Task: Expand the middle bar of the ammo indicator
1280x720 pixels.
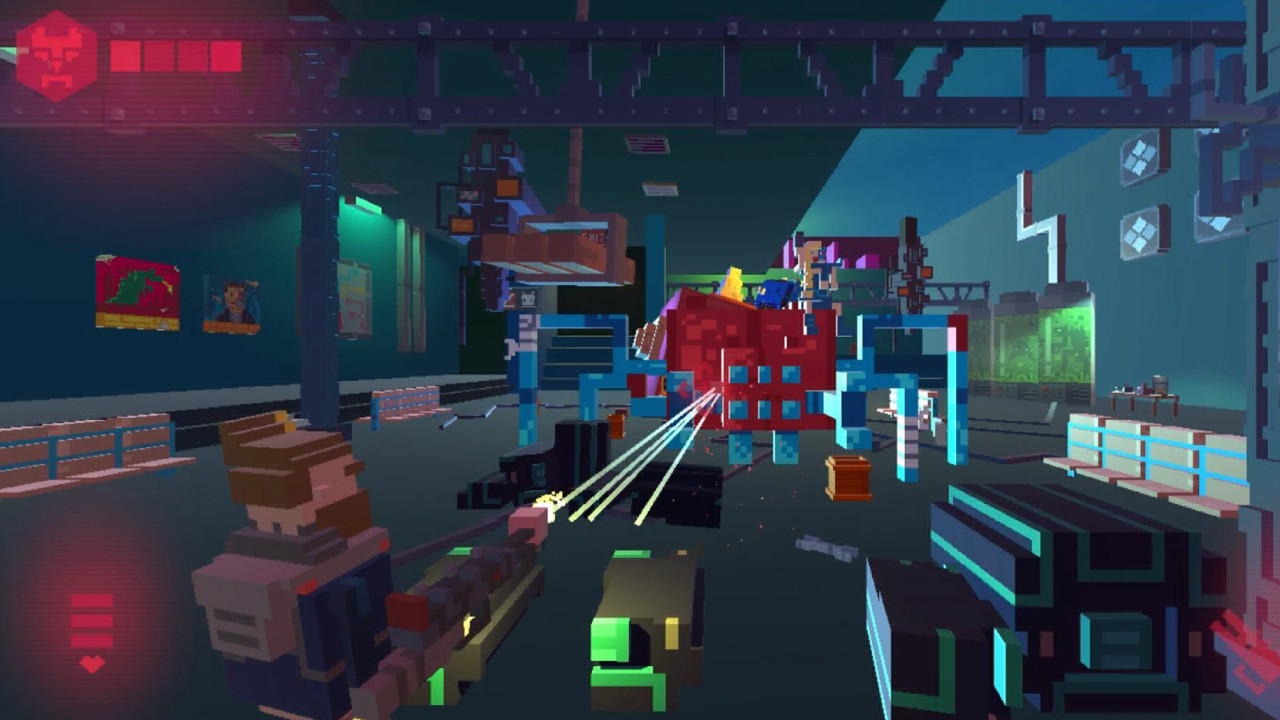Action: [91, 621]
